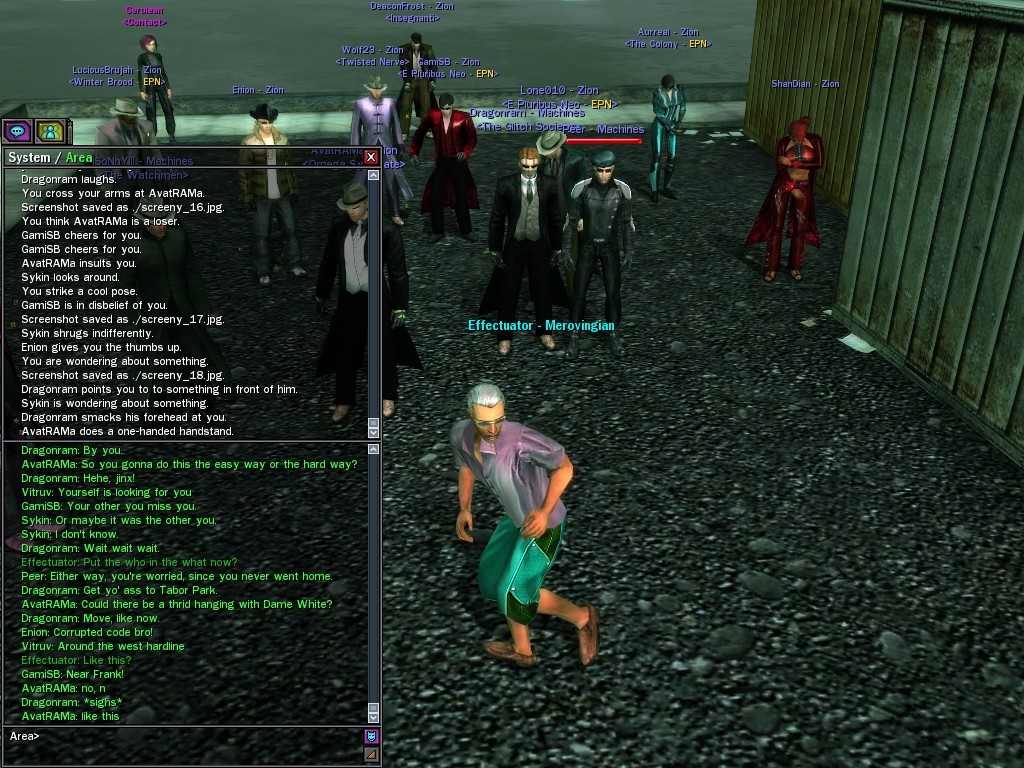This screenshot has height=768, width=1024.
Task: Open the two-person social icon
Action: pos(49,131)
